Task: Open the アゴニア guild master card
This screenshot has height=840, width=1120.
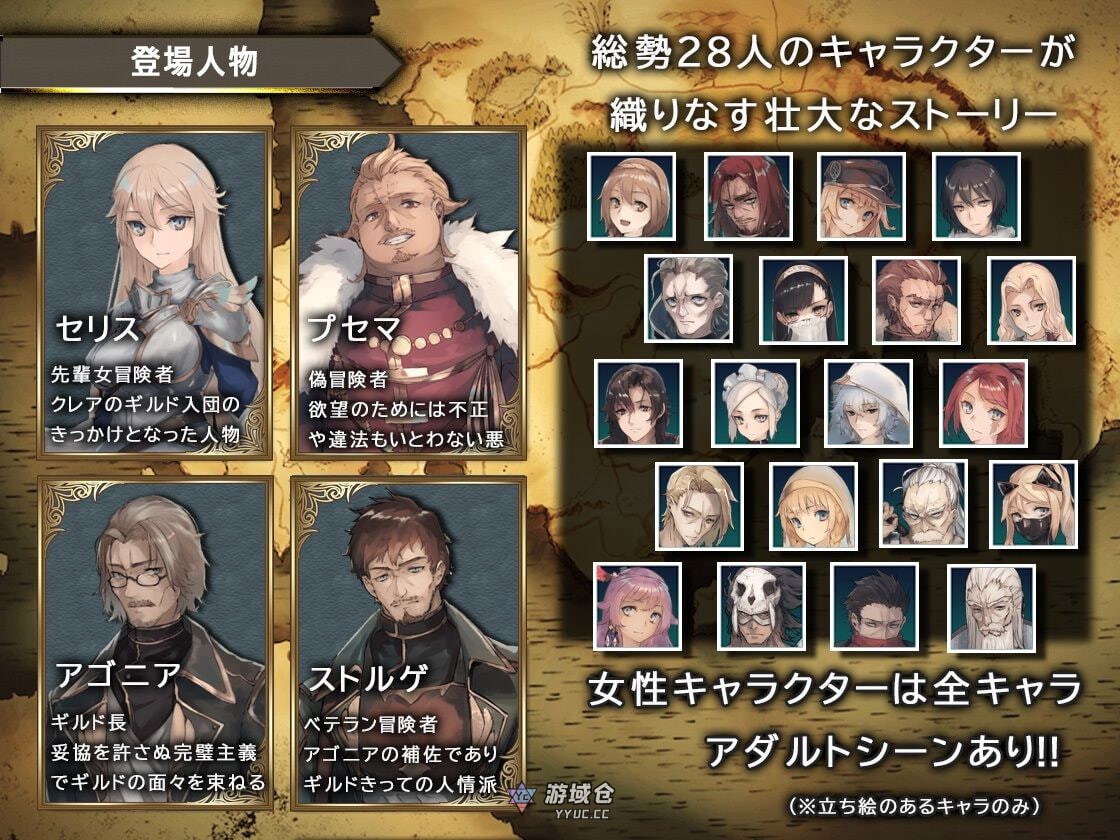Action: 153,636
